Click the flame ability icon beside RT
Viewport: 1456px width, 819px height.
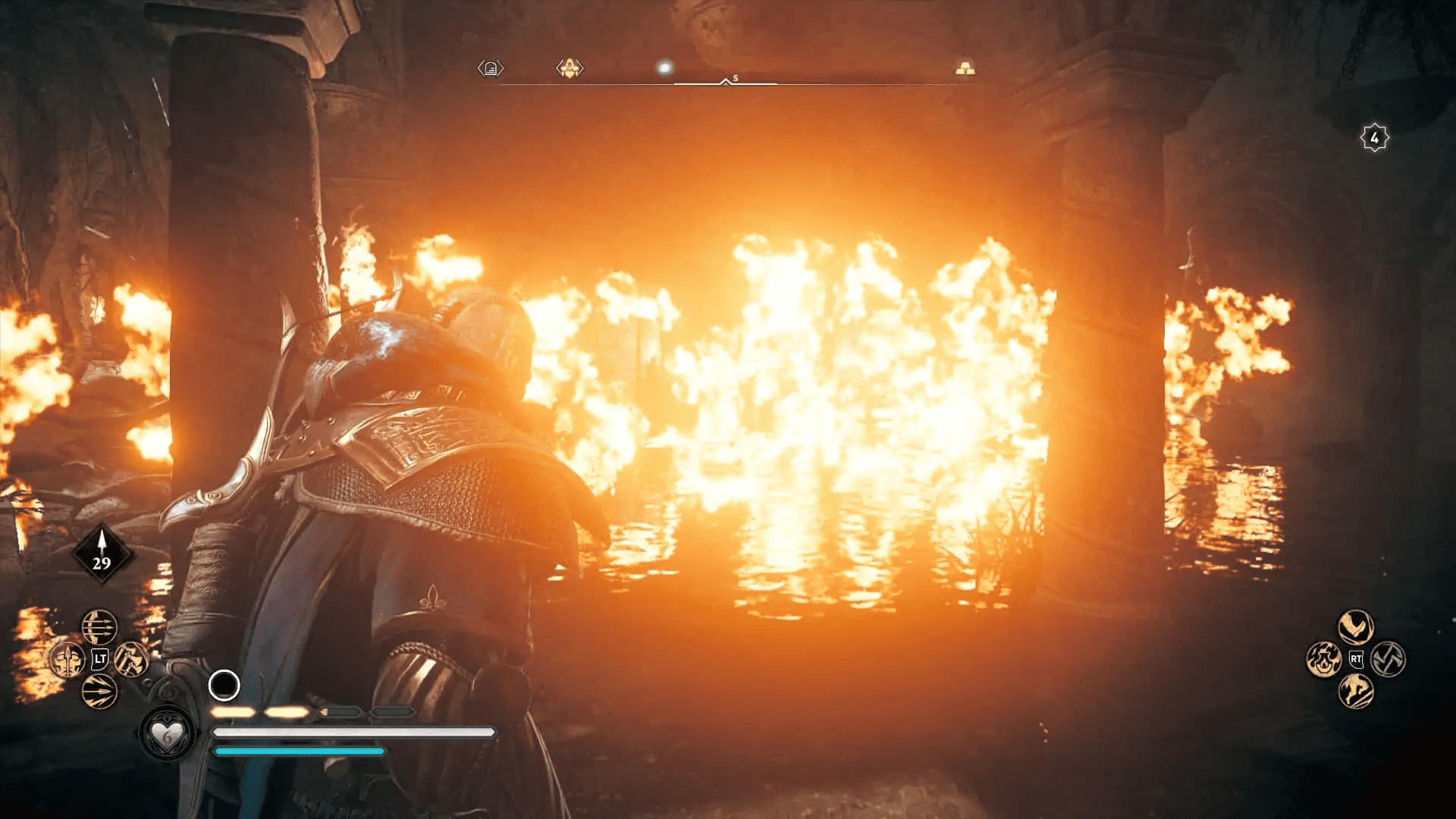(1323, 661)
